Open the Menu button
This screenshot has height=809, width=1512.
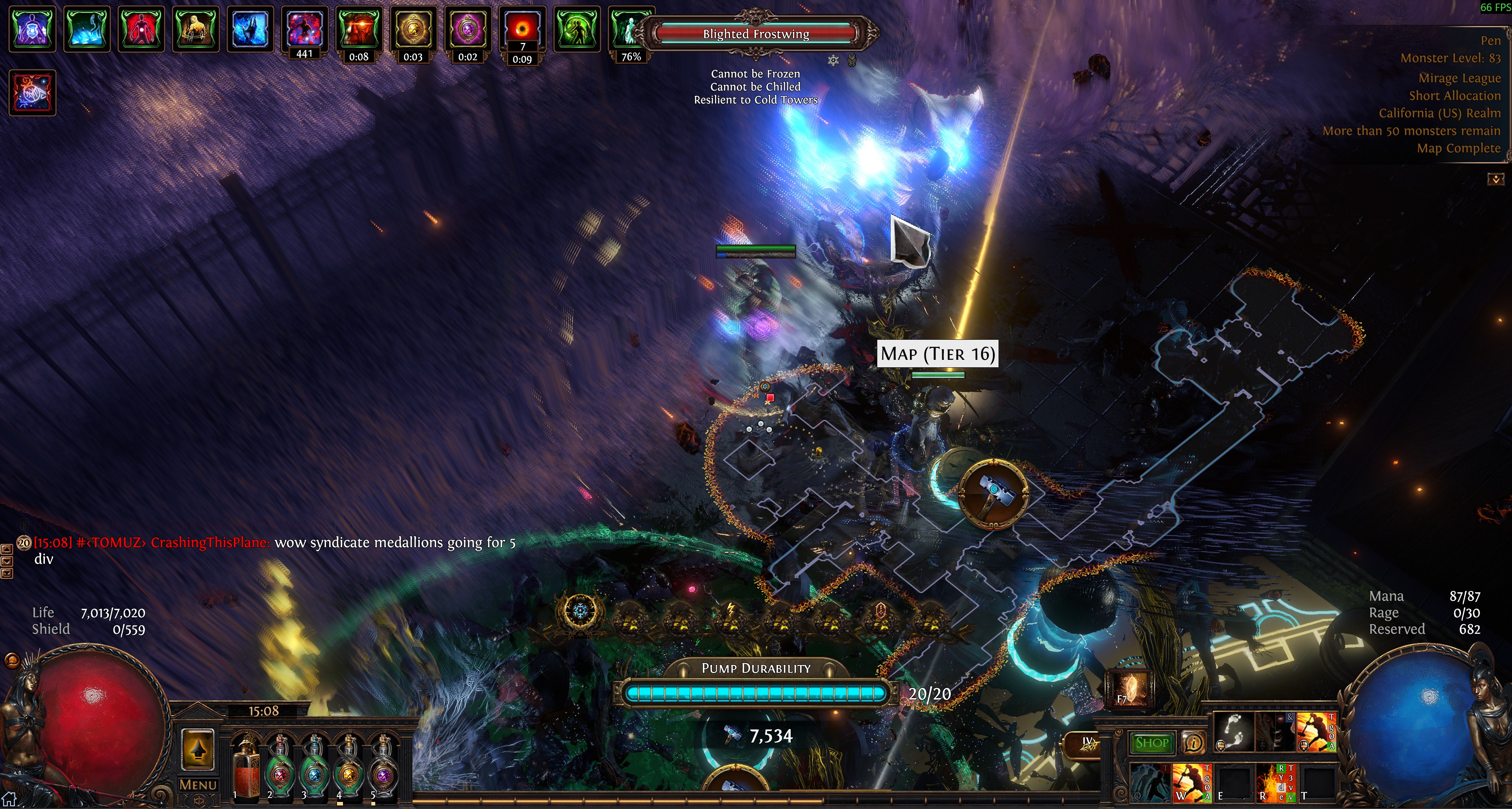tap(198, 784)
